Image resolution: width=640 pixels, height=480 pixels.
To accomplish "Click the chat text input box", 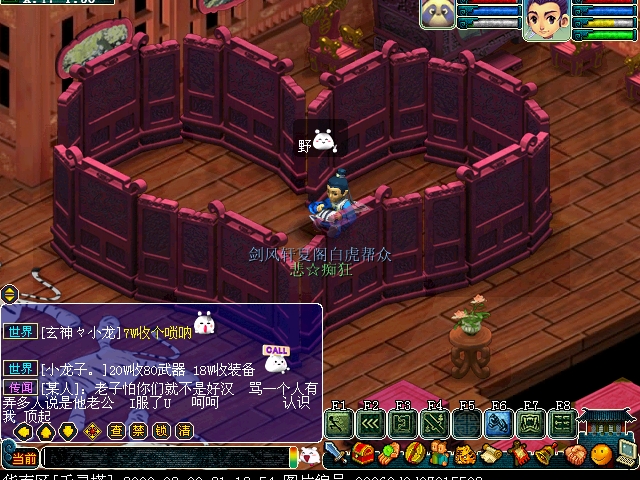I will pyautogui.click(x=165, y=458).
